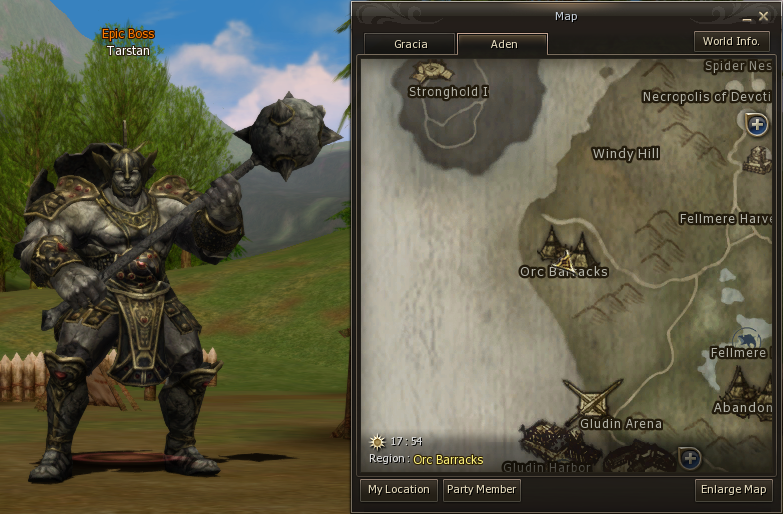Show My Location on the map
This screenshot has height=514, width=783.
tap(398, 490)
